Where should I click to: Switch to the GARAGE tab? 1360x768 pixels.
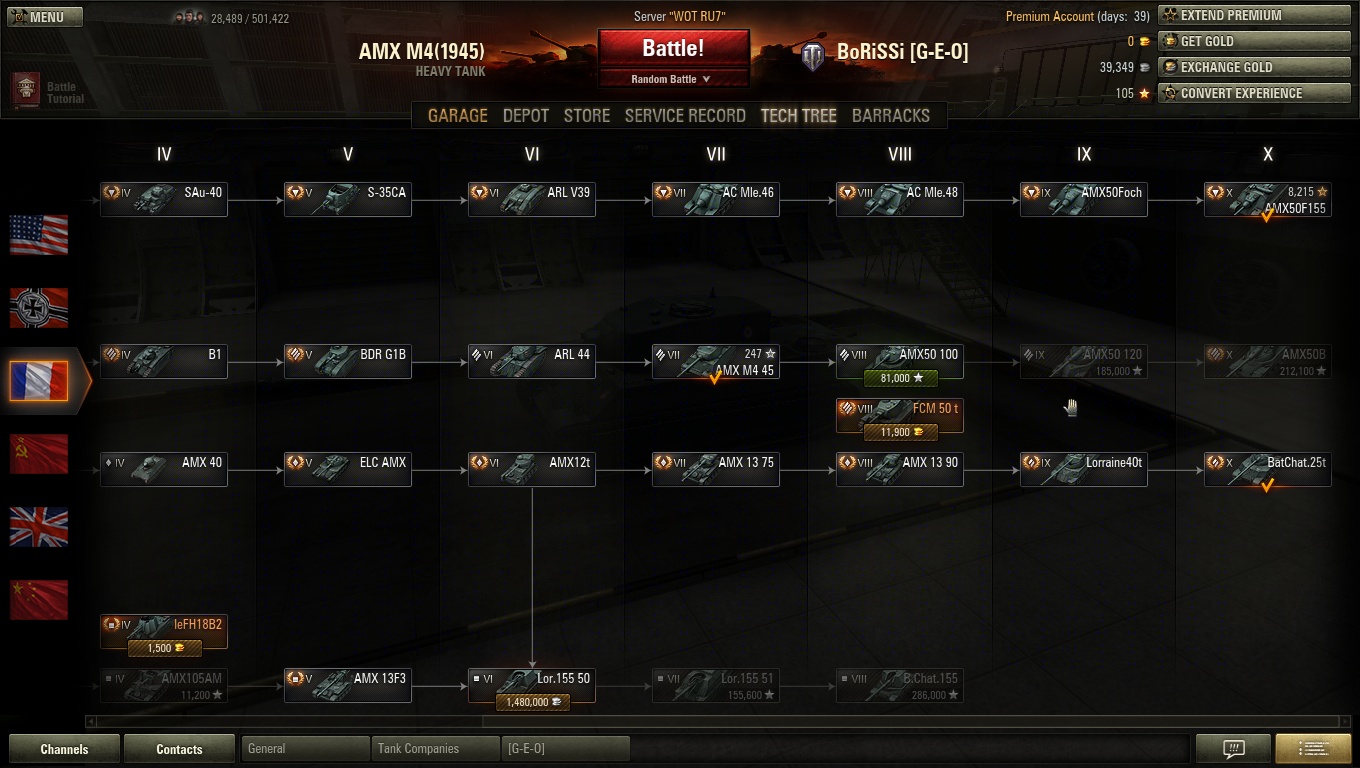click(x=458, y=115)
